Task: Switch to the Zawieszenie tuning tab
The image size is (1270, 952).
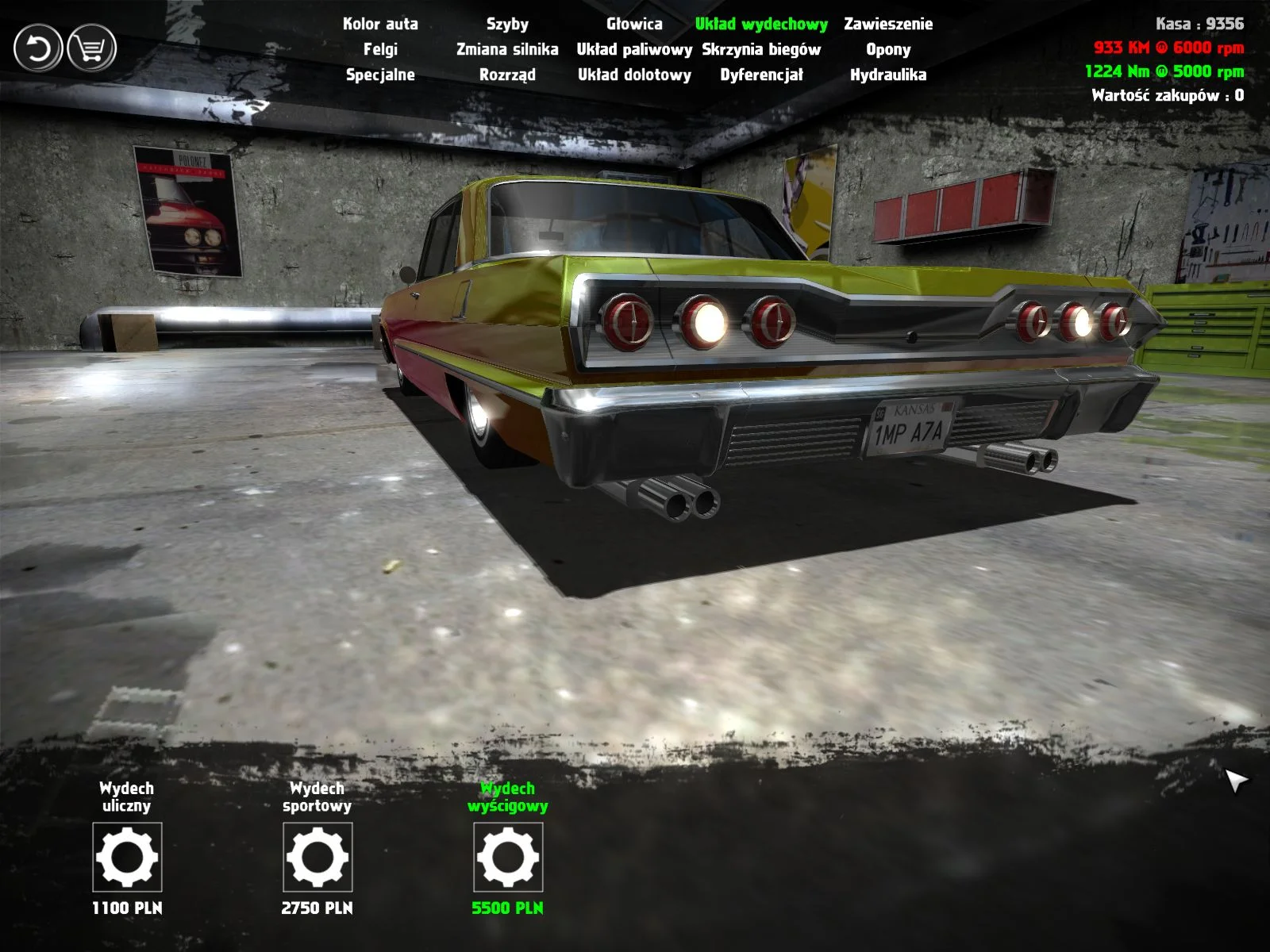Action: pyautogui.click(x=888, y=25)
